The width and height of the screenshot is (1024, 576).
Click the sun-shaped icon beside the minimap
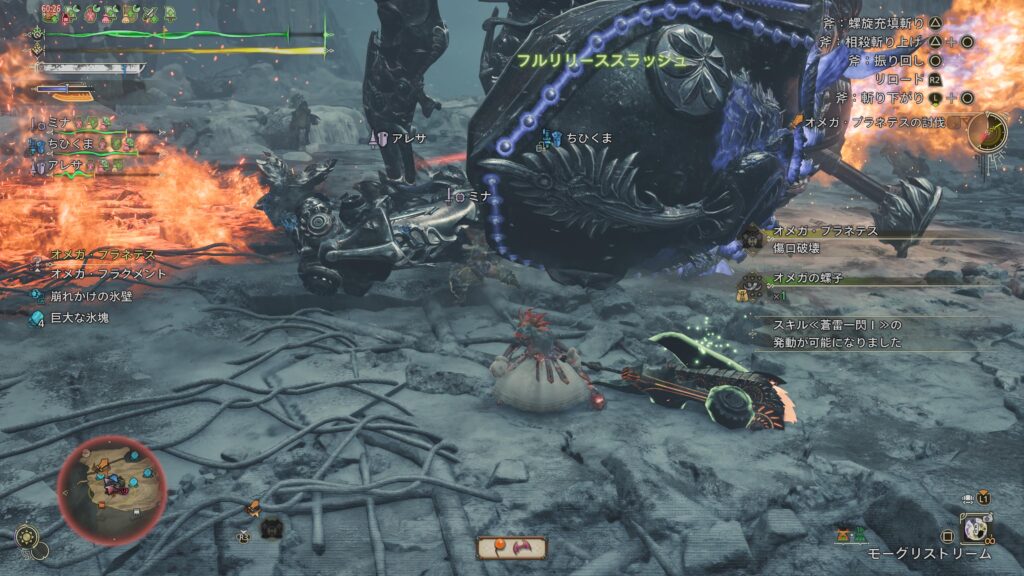click(x=28, y=538)
